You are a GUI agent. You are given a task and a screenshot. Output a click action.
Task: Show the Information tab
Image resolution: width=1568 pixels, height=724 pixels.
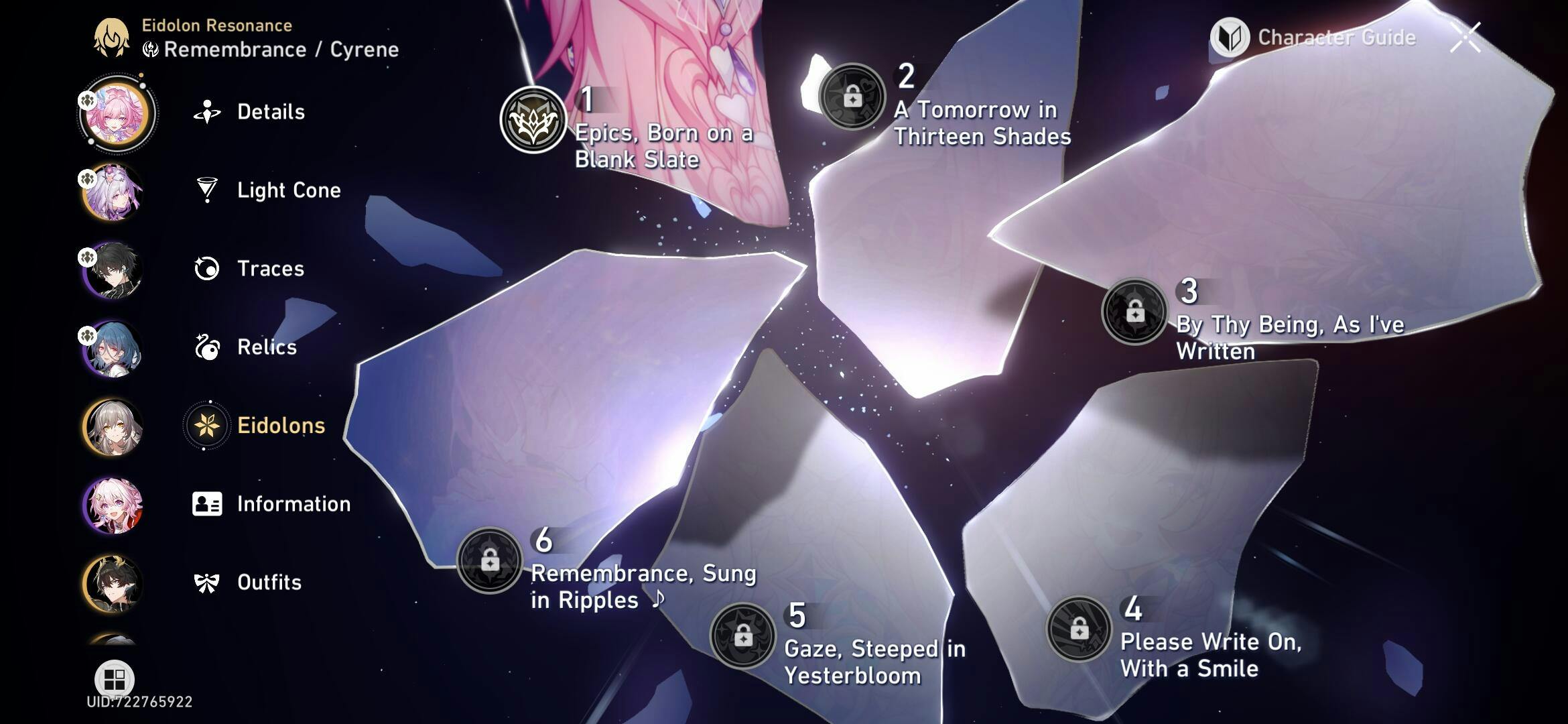[293, 504]
